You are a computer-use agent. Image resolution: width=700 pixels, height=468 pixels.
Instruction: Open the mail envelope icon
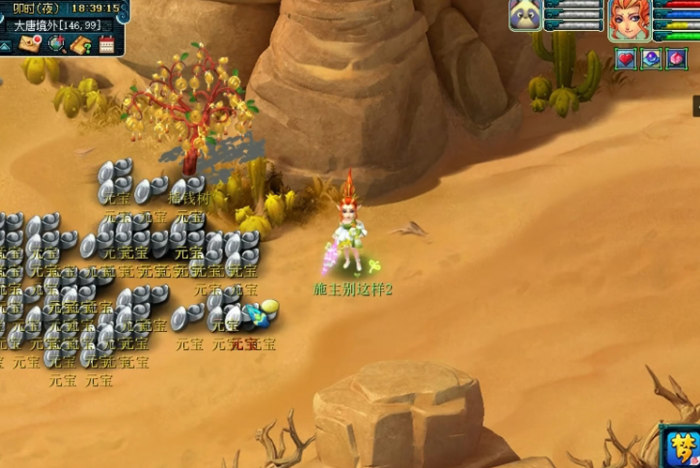click(x=29, y=43)
